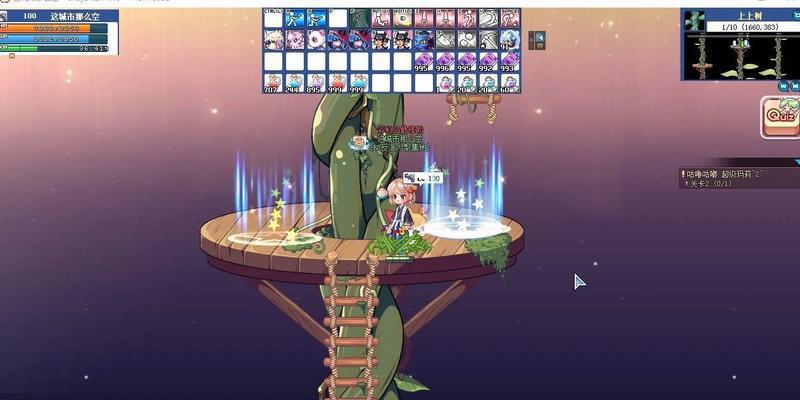Image resolution: width=800 pixels, height=400 pixels.
Task: Use the potion slot with count 707
Action: (273, 83)
